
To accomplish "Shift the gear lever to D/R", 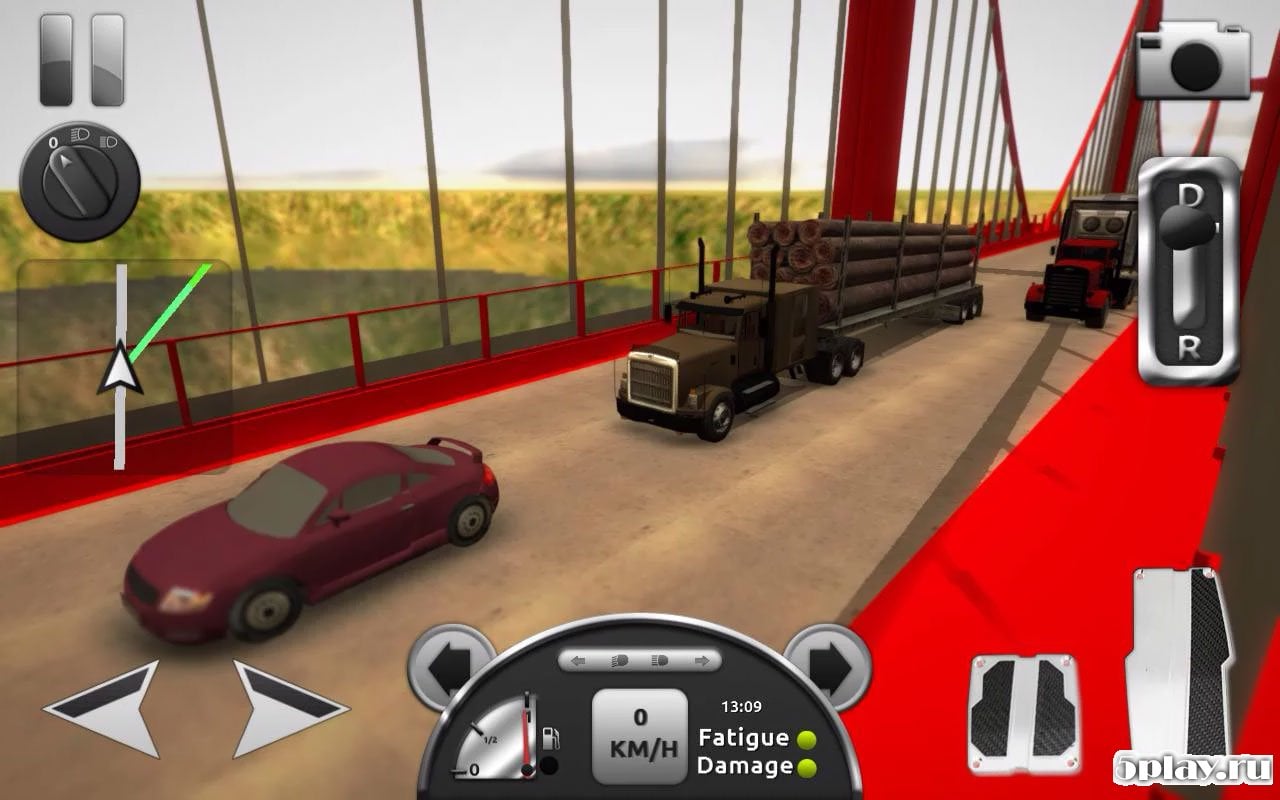I will (x=1187, y=270).
